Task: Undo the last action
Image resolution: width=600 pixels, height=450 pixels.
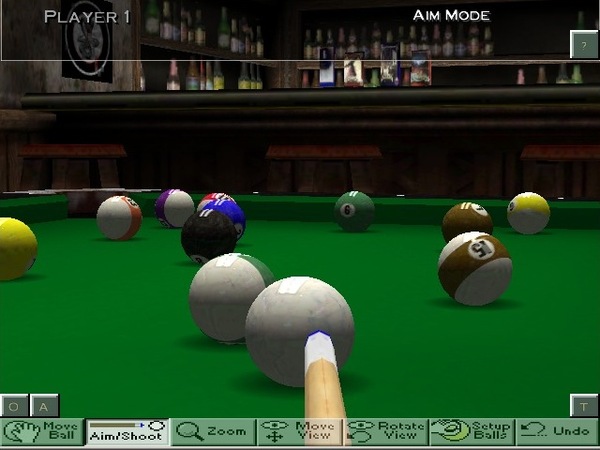Action: pyautogui.click(x=557, y=432)
